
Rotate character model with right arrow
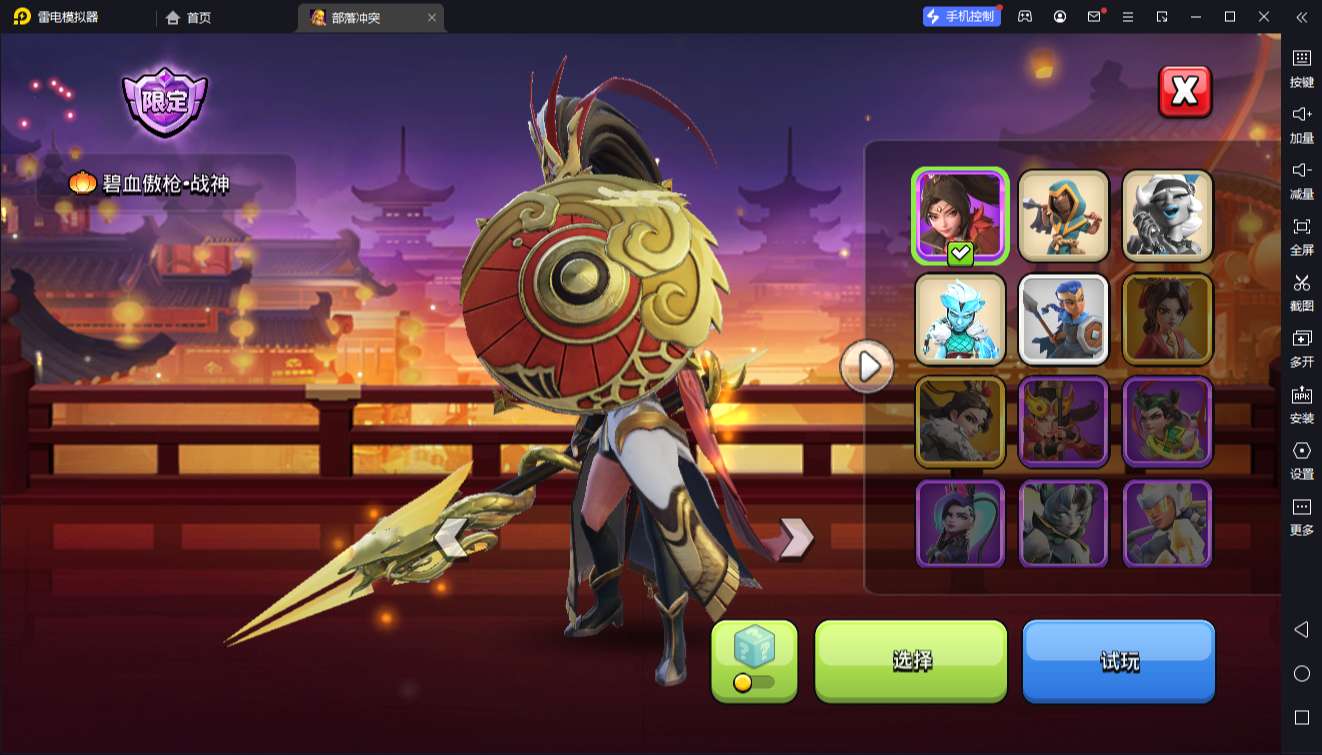pos(795,537)
